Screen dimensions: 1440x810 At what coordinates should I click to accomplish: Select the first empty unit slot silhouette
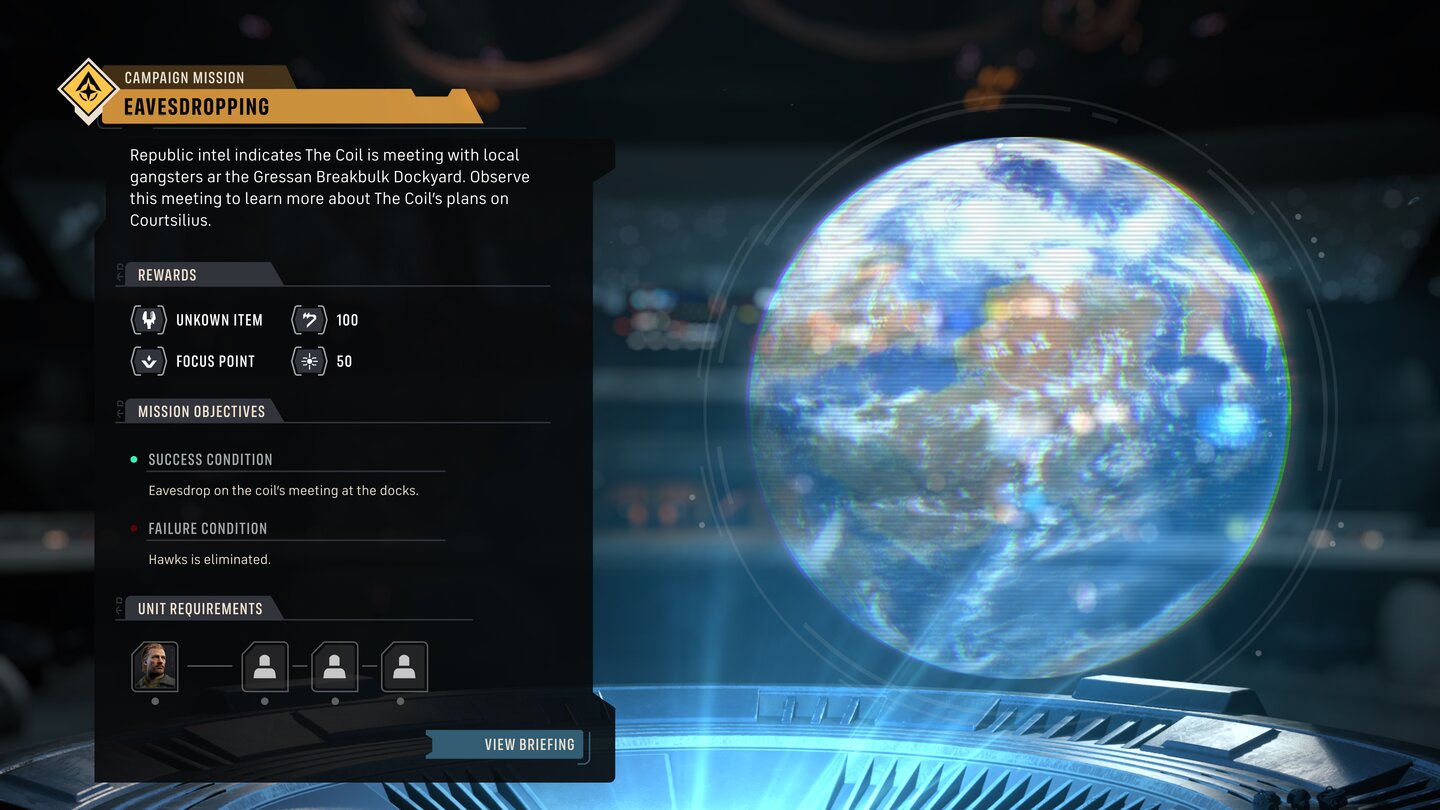pyautogui.click(x=264, y=667)
